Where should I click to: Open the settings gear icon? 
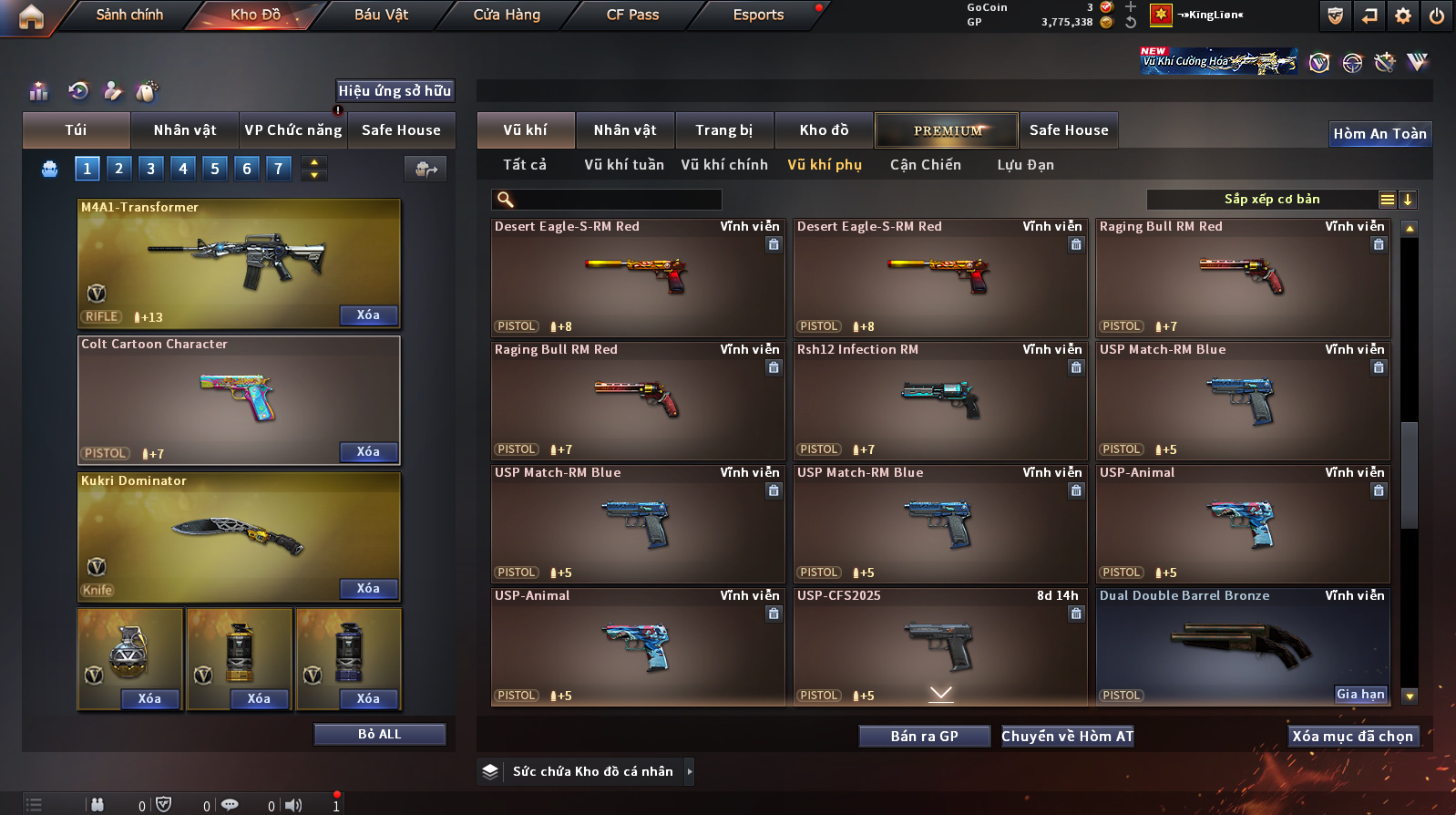(x=1403, y=15)
